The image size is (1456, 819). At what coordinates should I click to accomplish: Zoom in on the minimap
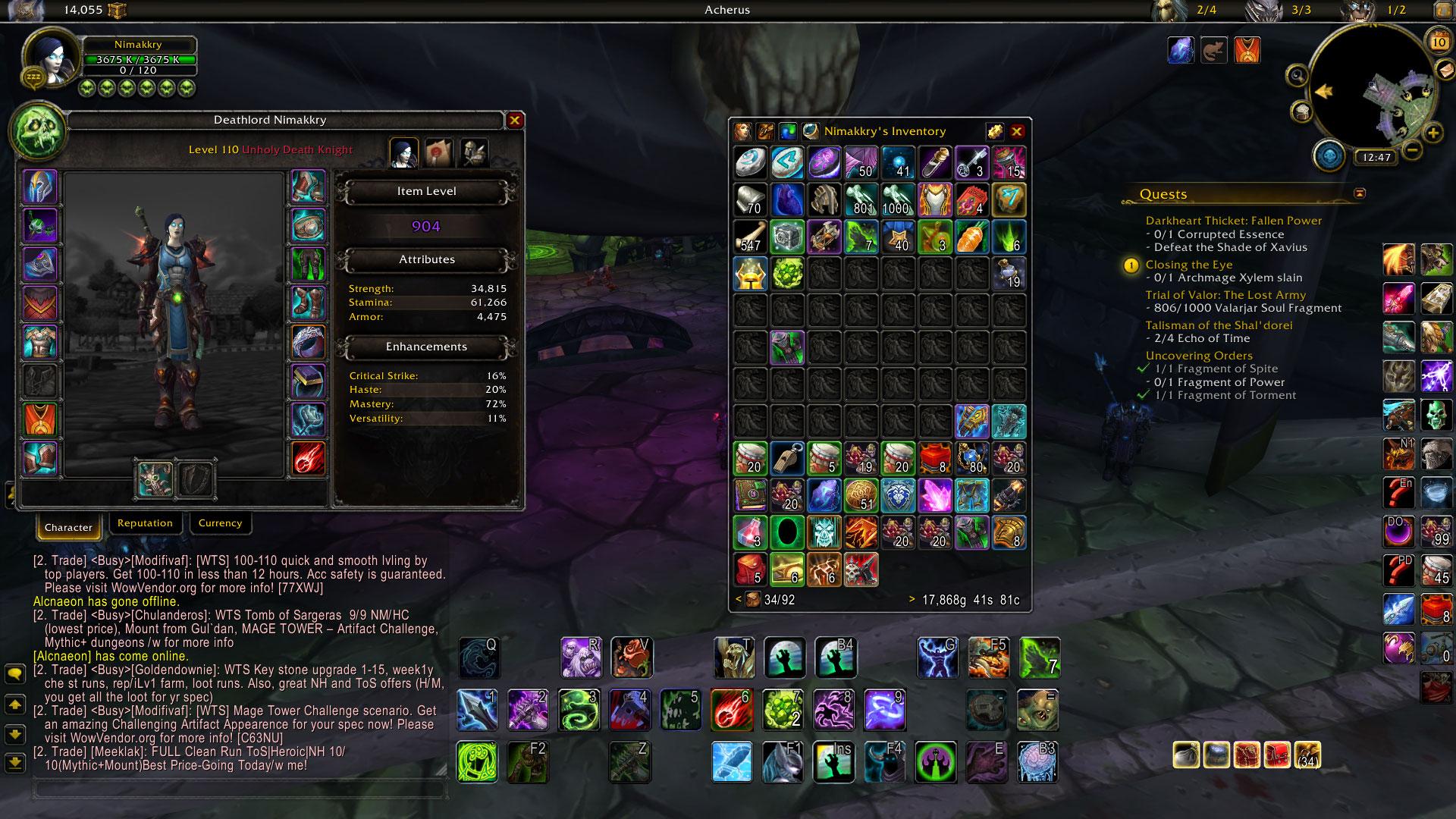point(1432,133)
